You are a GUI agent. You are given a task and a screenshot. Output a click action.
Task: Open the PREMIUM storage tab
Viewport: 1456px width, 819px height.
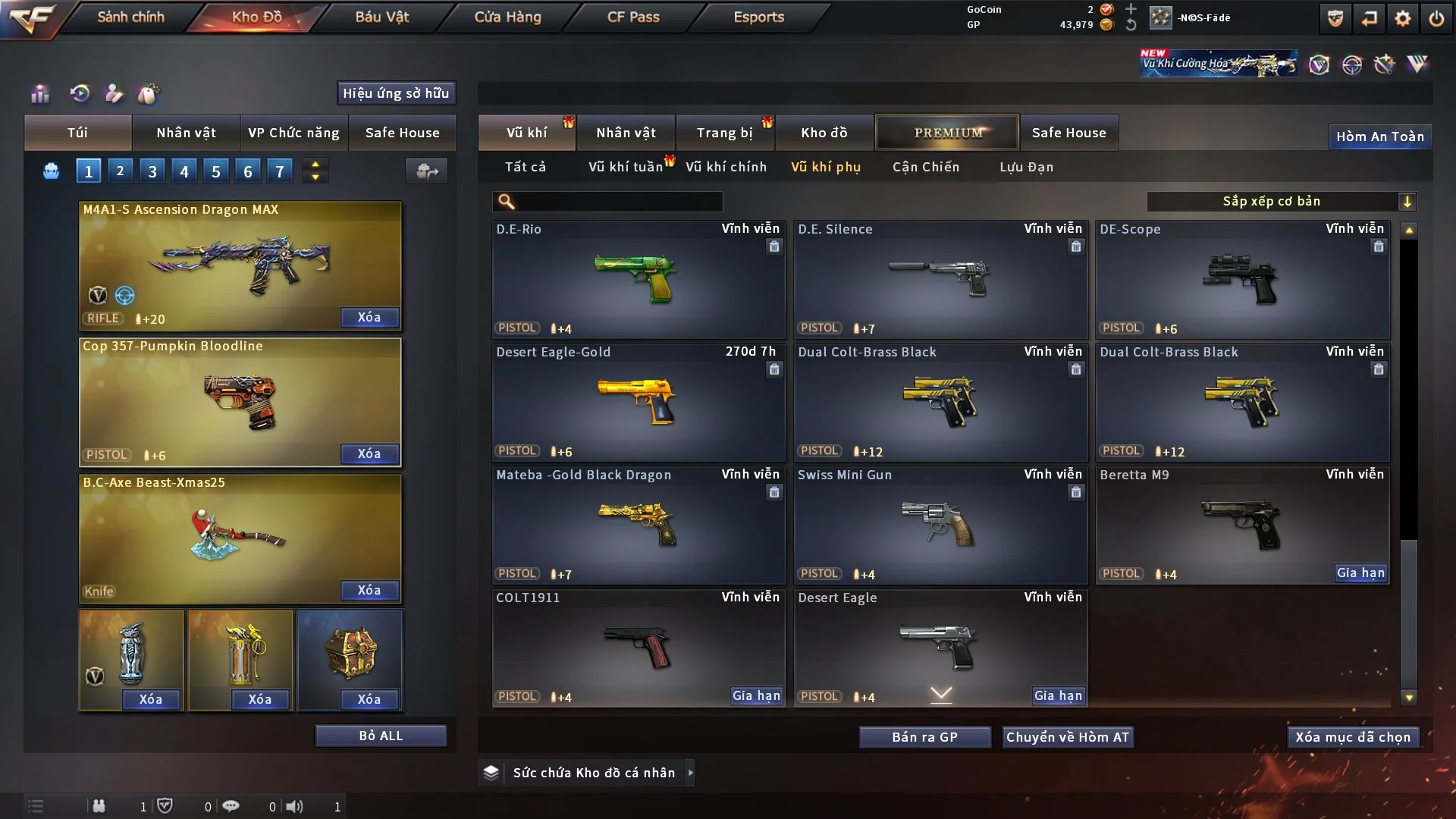(947, 133)
